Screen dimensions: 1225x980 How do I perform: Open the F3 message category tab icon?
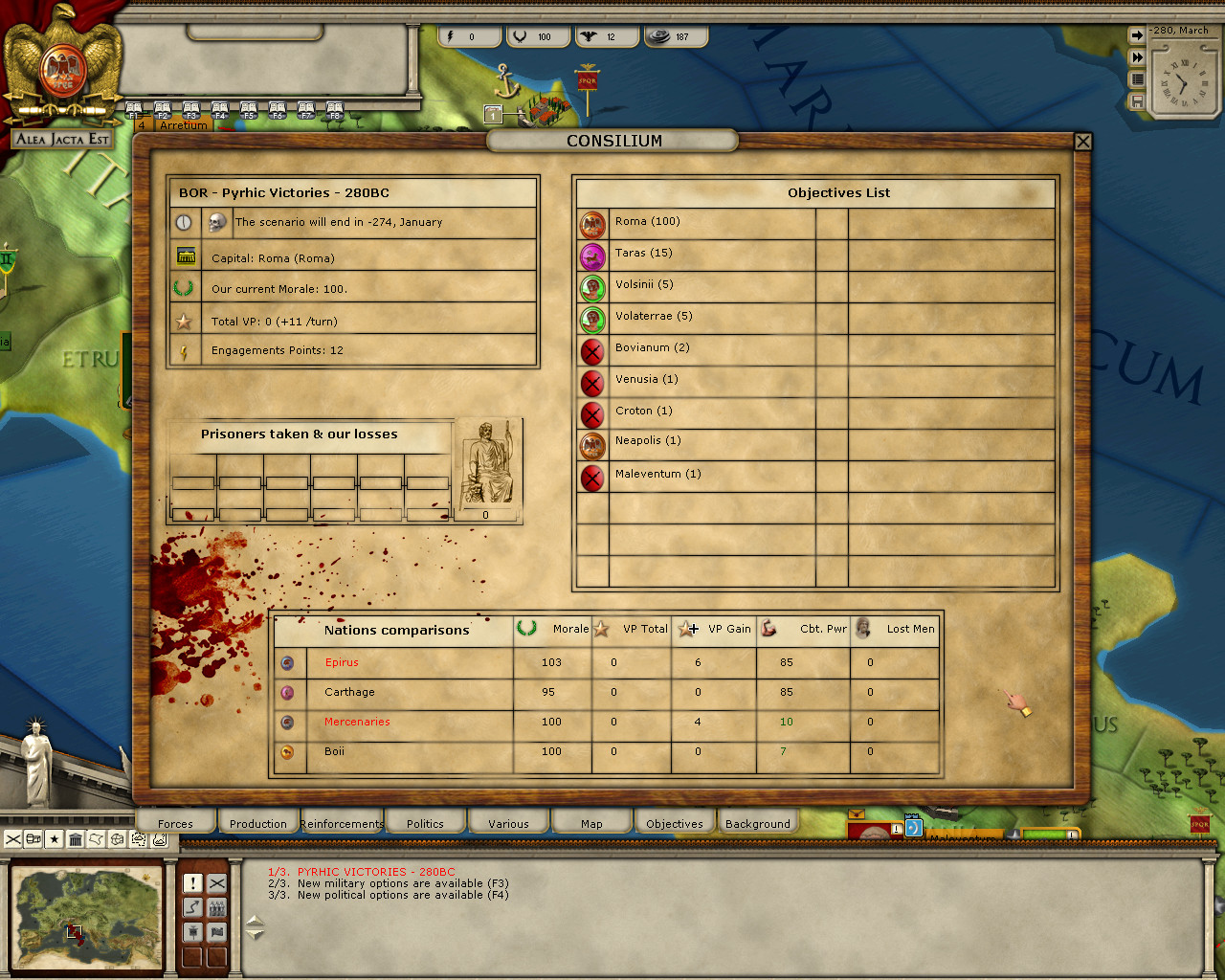pyautogui.click(x=190, y=108)
